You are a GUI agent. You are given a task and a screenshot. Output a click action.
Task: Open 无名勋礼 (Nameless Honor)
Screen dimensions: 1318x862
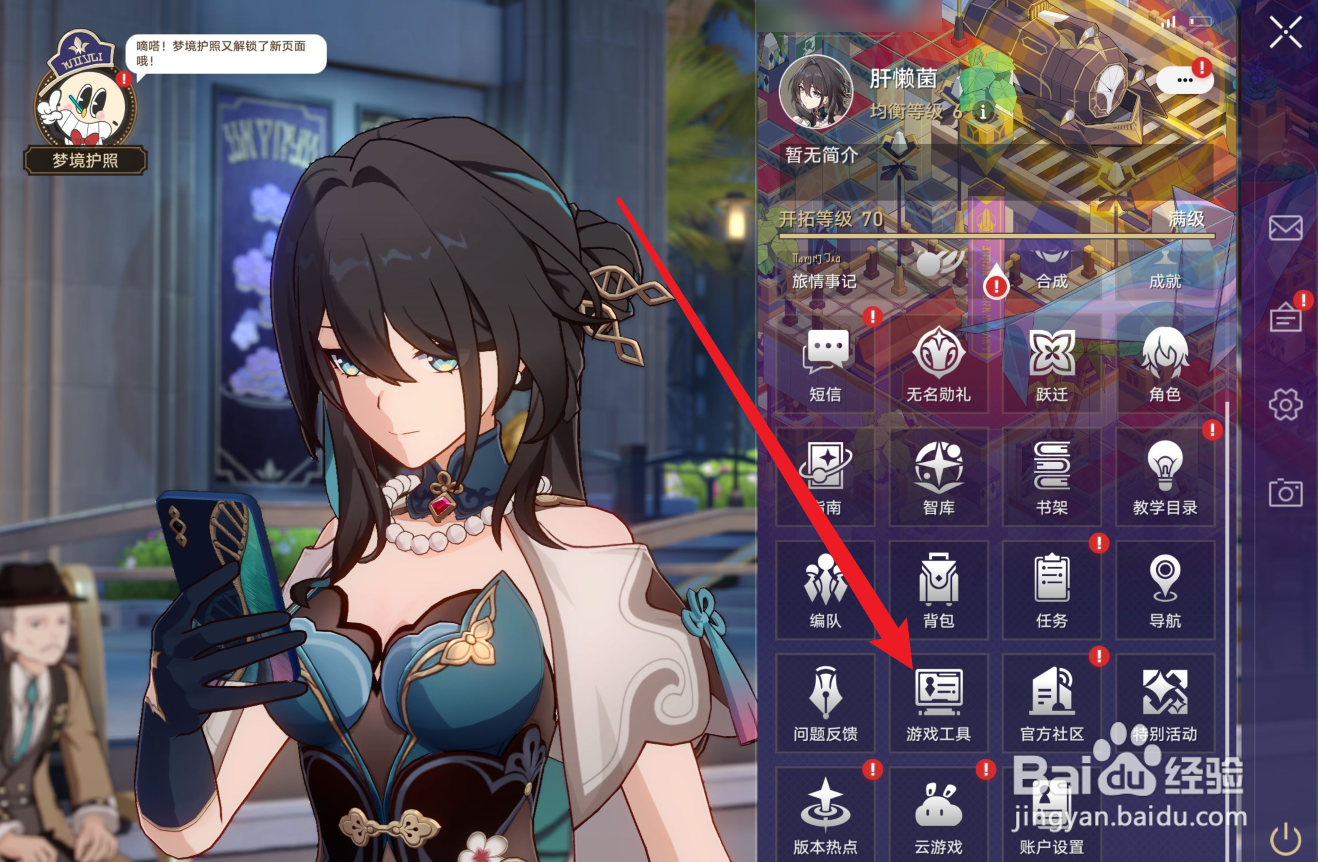click(938, 365)
